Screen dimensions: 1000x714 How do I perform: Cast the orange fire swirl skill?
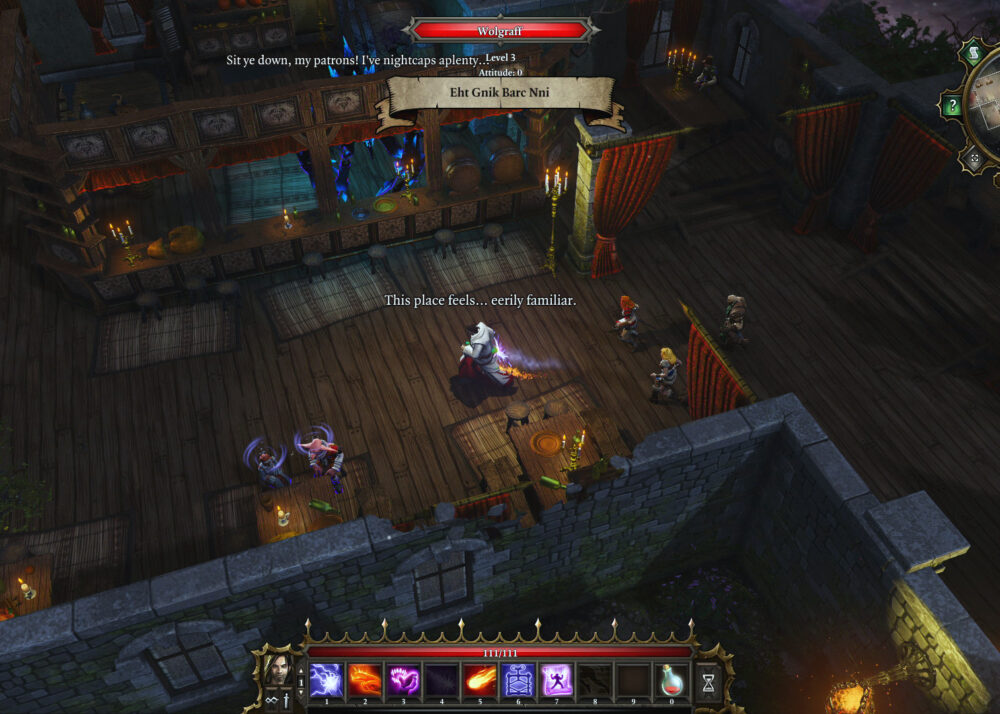click(x=365, y=681)
